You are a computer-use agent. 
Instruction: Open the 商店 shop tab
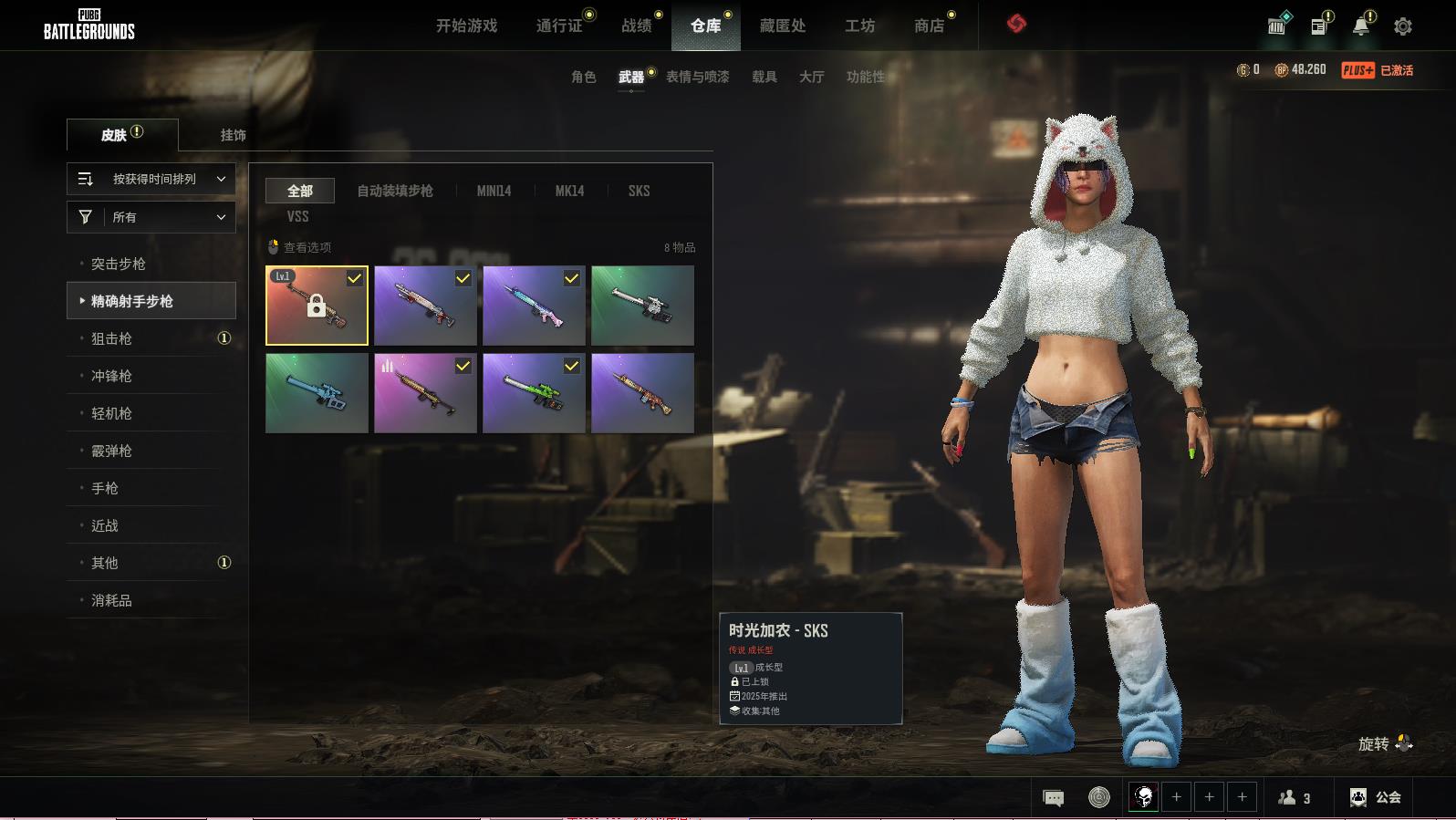(929, 26)
